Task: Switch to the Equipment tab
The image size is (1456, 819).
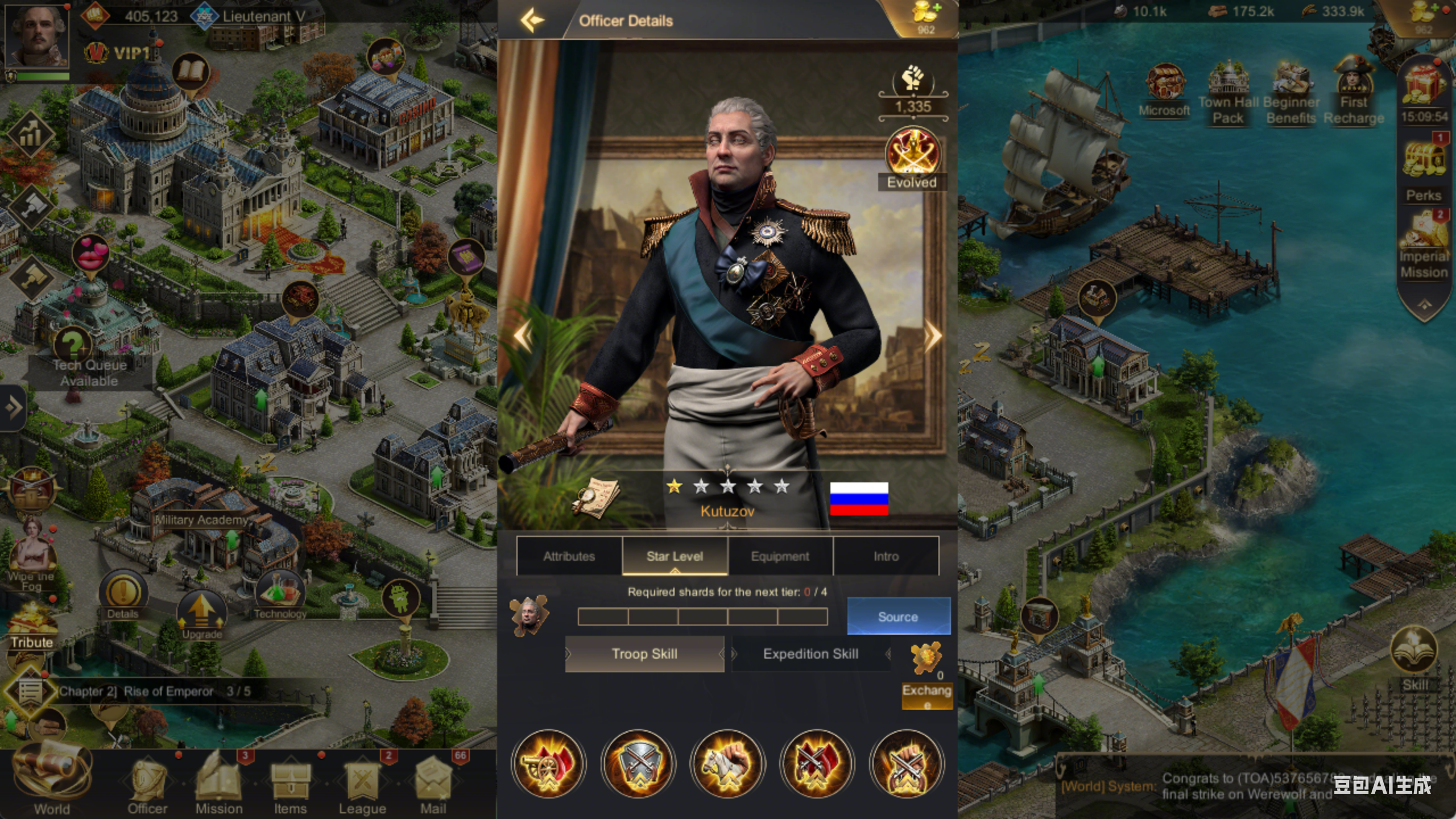Action: pos(780,556)
